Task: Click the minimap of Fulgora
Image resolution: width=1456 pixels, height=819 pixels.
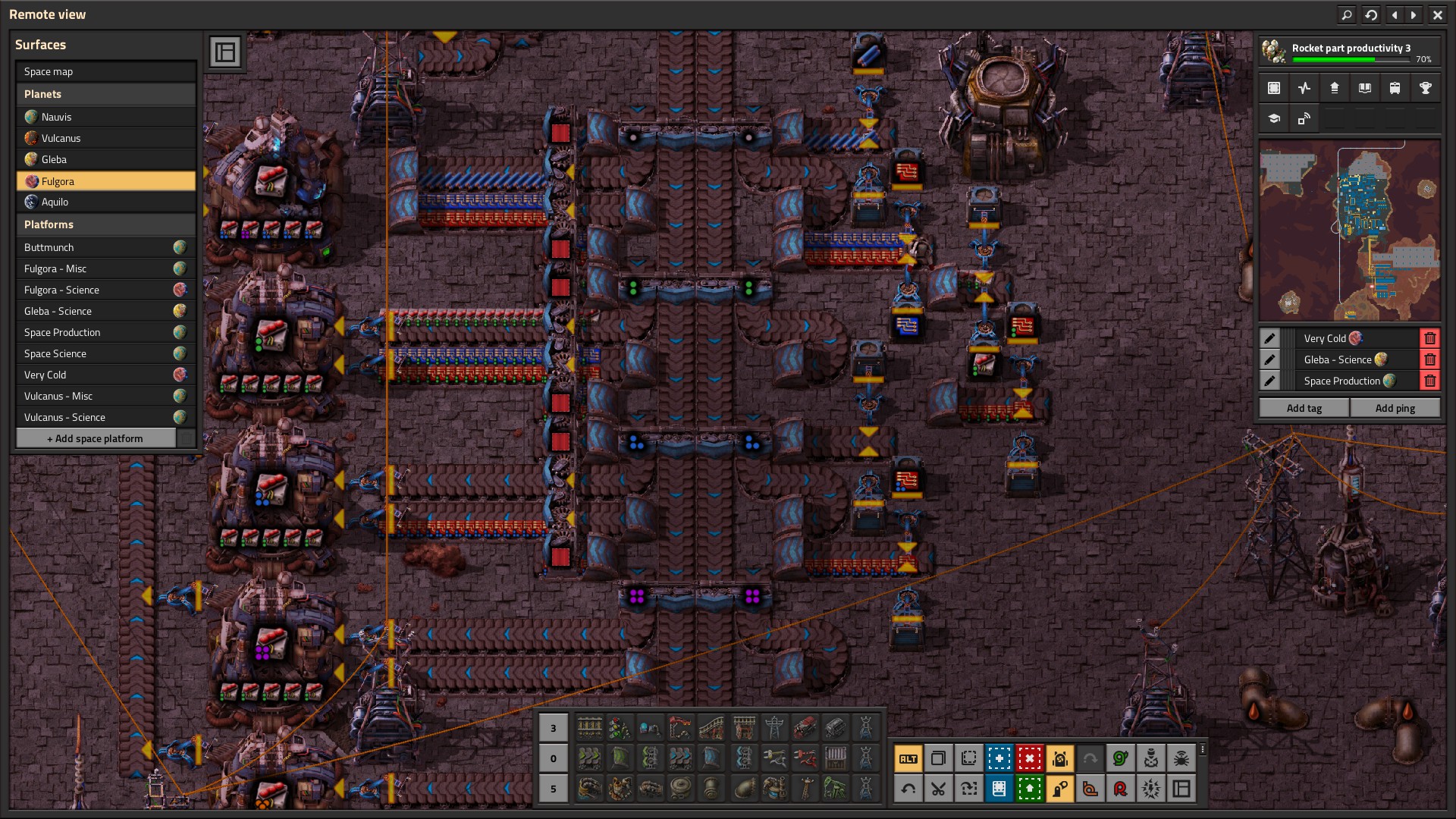Action: (1349, 230)
